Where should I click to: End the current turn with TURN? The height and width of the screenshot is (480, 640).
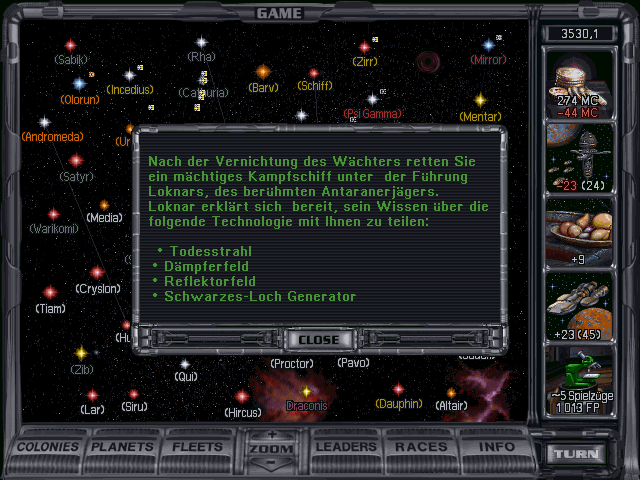point(579,454)
